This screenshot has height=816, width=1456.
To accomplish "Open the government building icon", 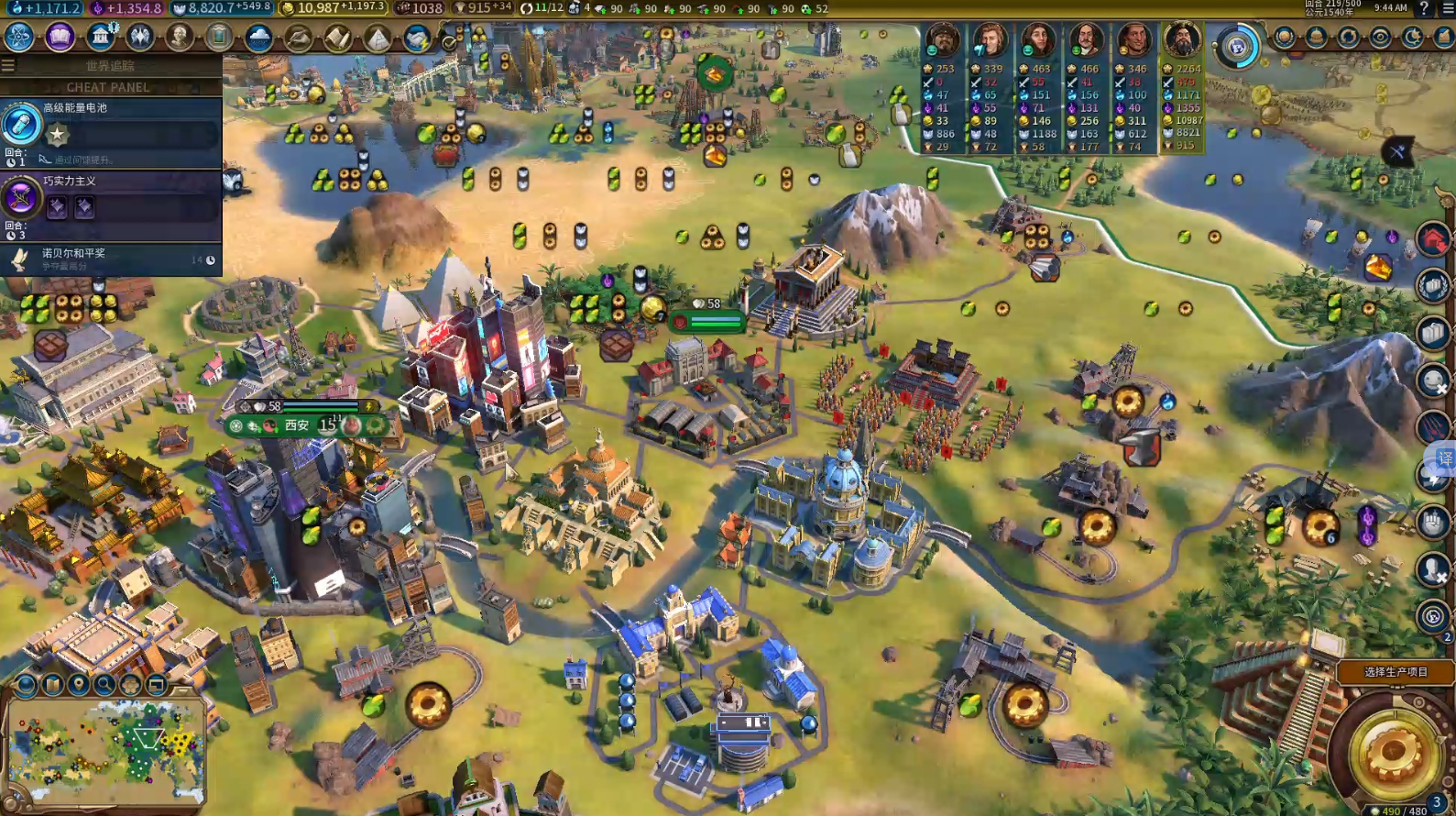I will click(x=101, y=37).
